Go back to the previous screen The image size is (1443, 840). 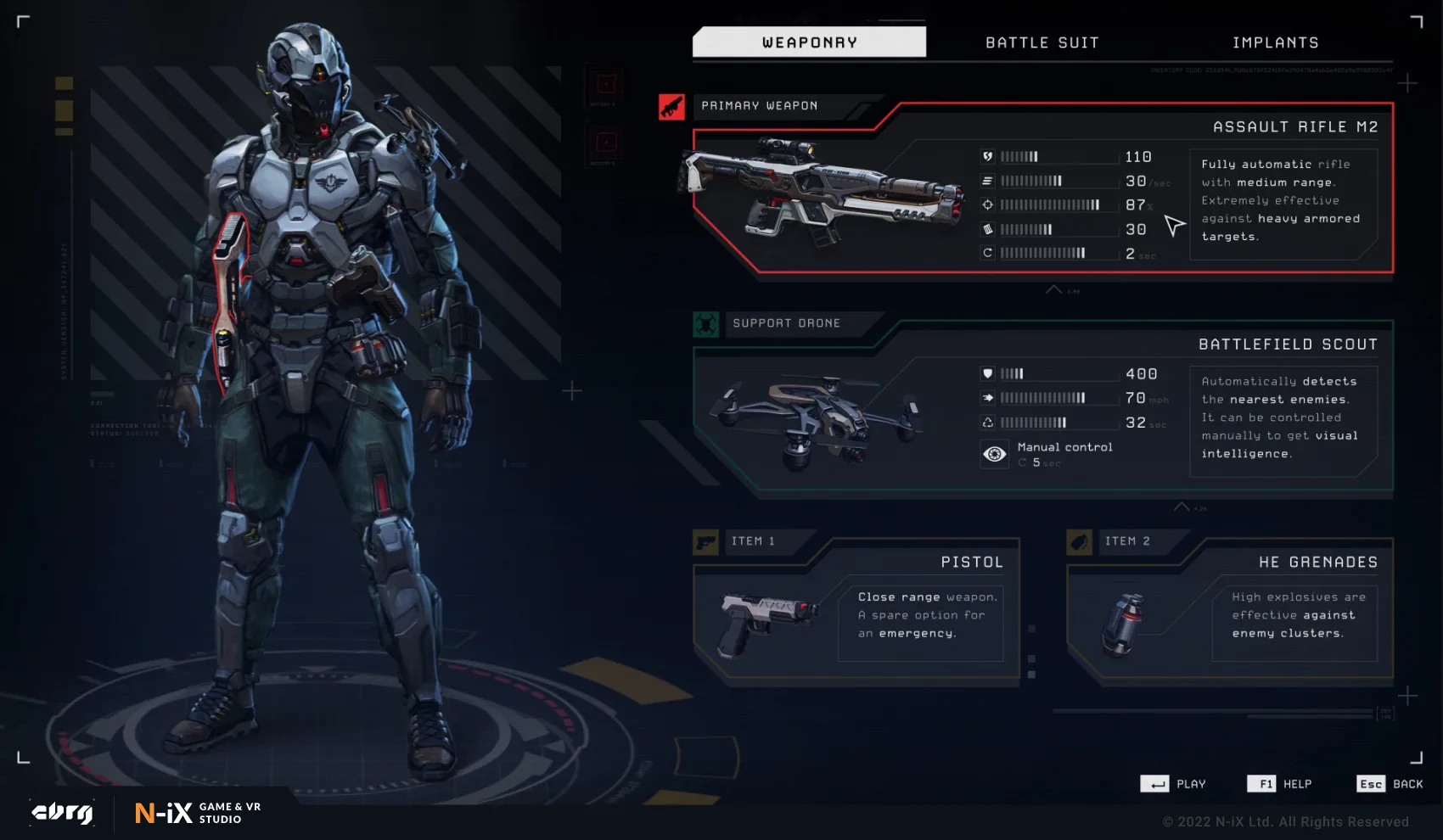coord(1390,784)
